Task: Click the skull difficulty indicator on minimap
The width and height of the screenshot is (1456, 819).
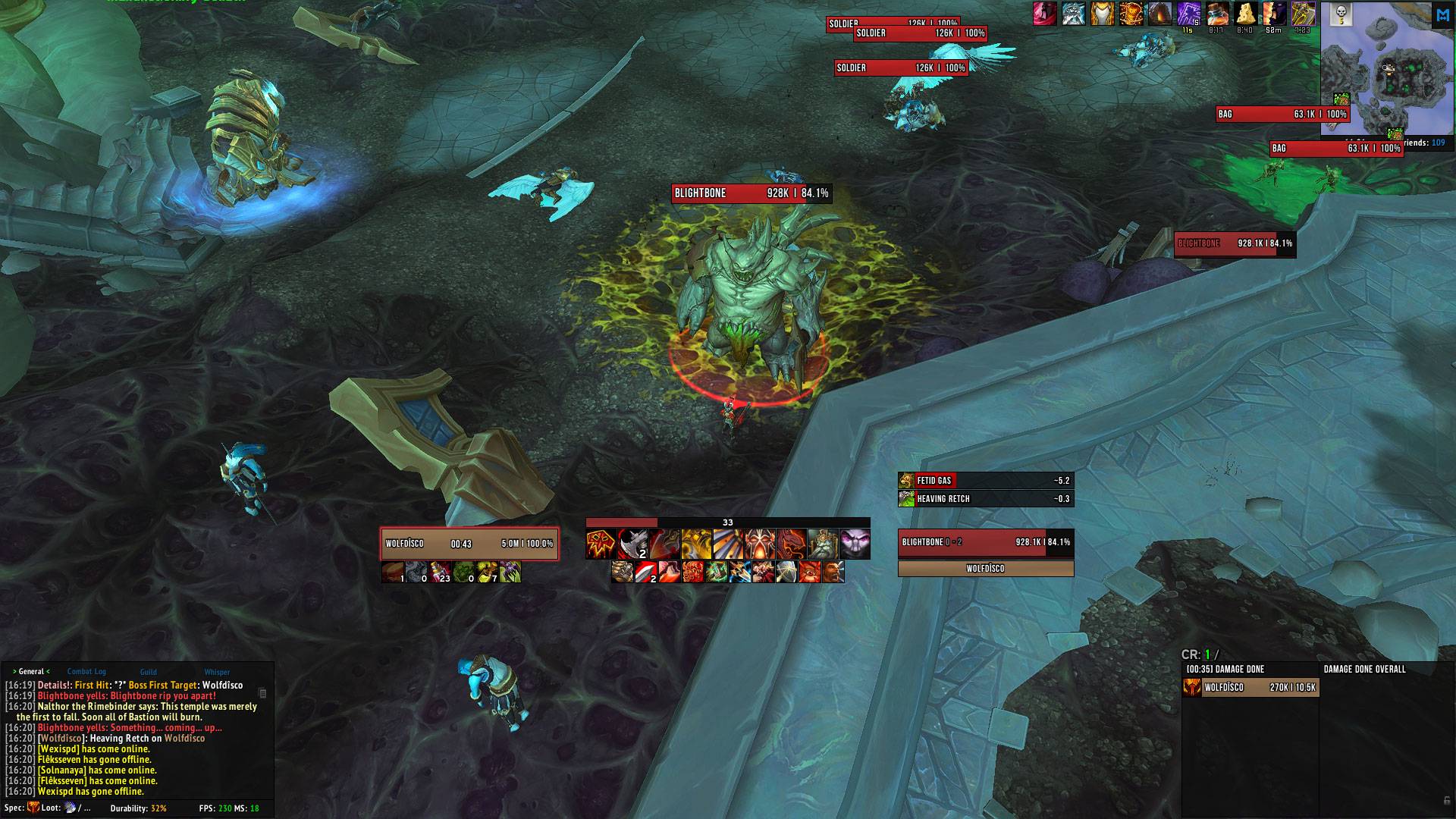Action: (1341, 12)
